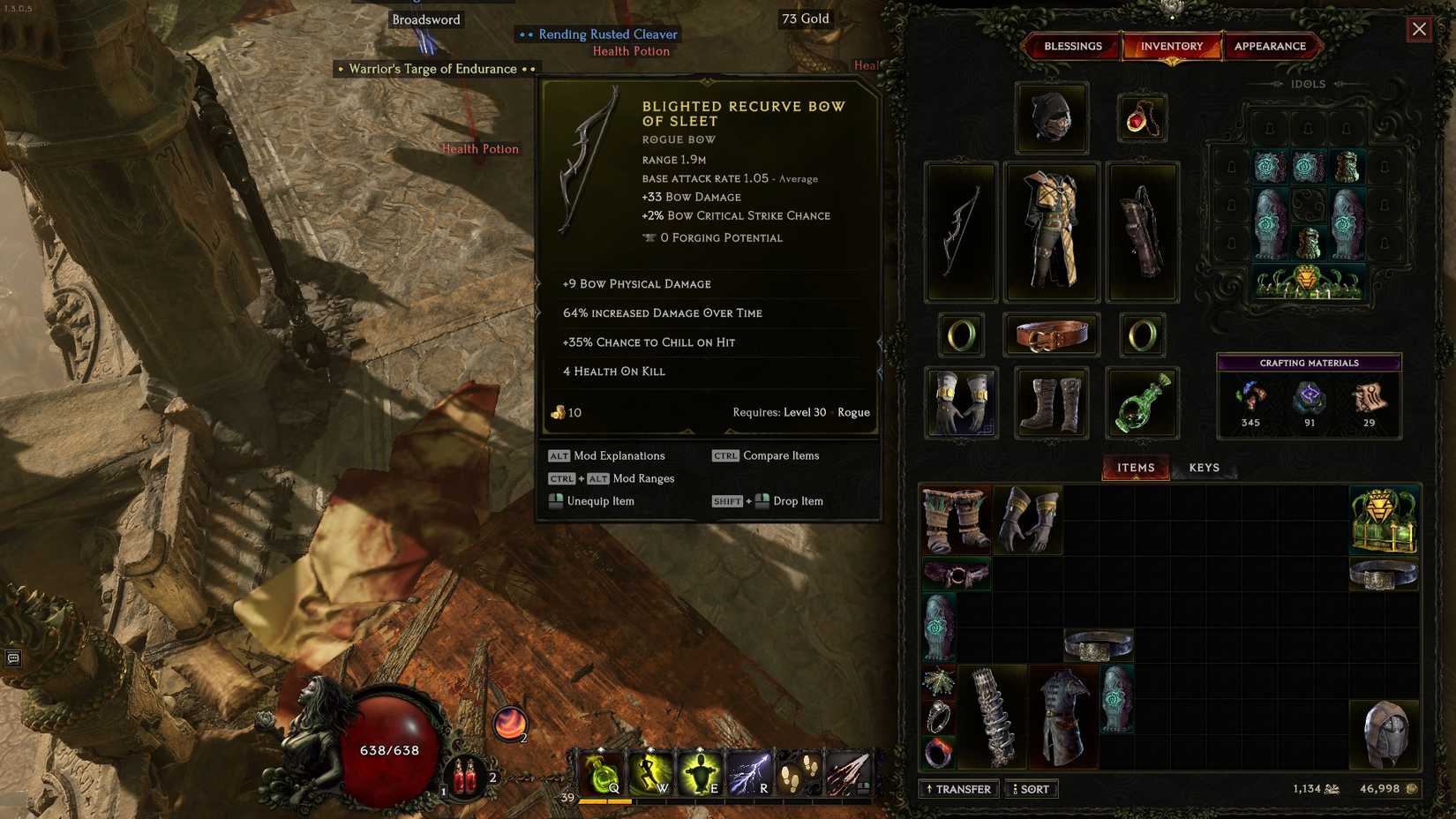Click the TRANSFER button

[959, 788]
